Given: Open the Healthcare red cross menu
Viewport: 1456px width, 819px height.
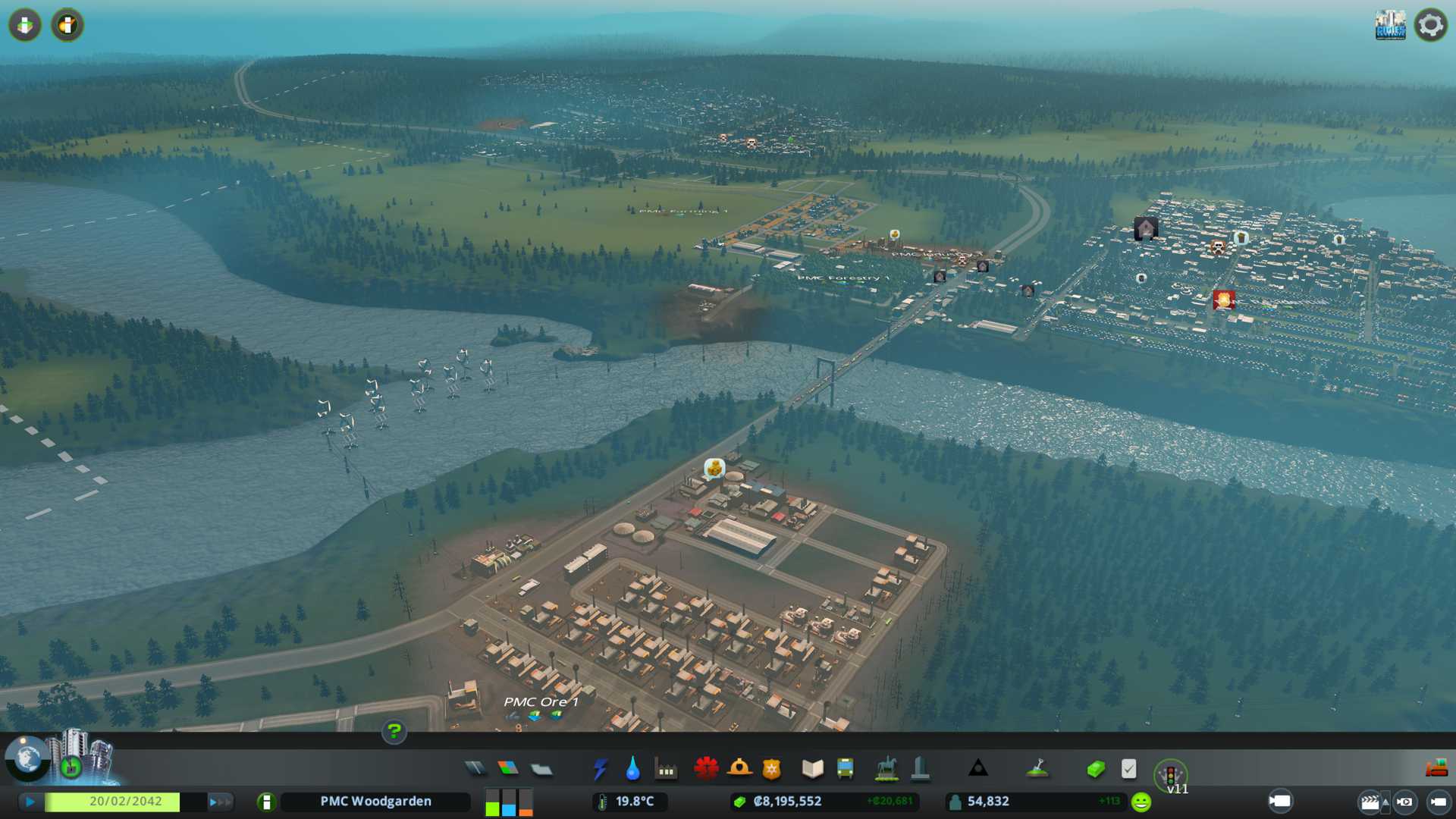Looking at the screenshot, I should (x=706, y=769).
